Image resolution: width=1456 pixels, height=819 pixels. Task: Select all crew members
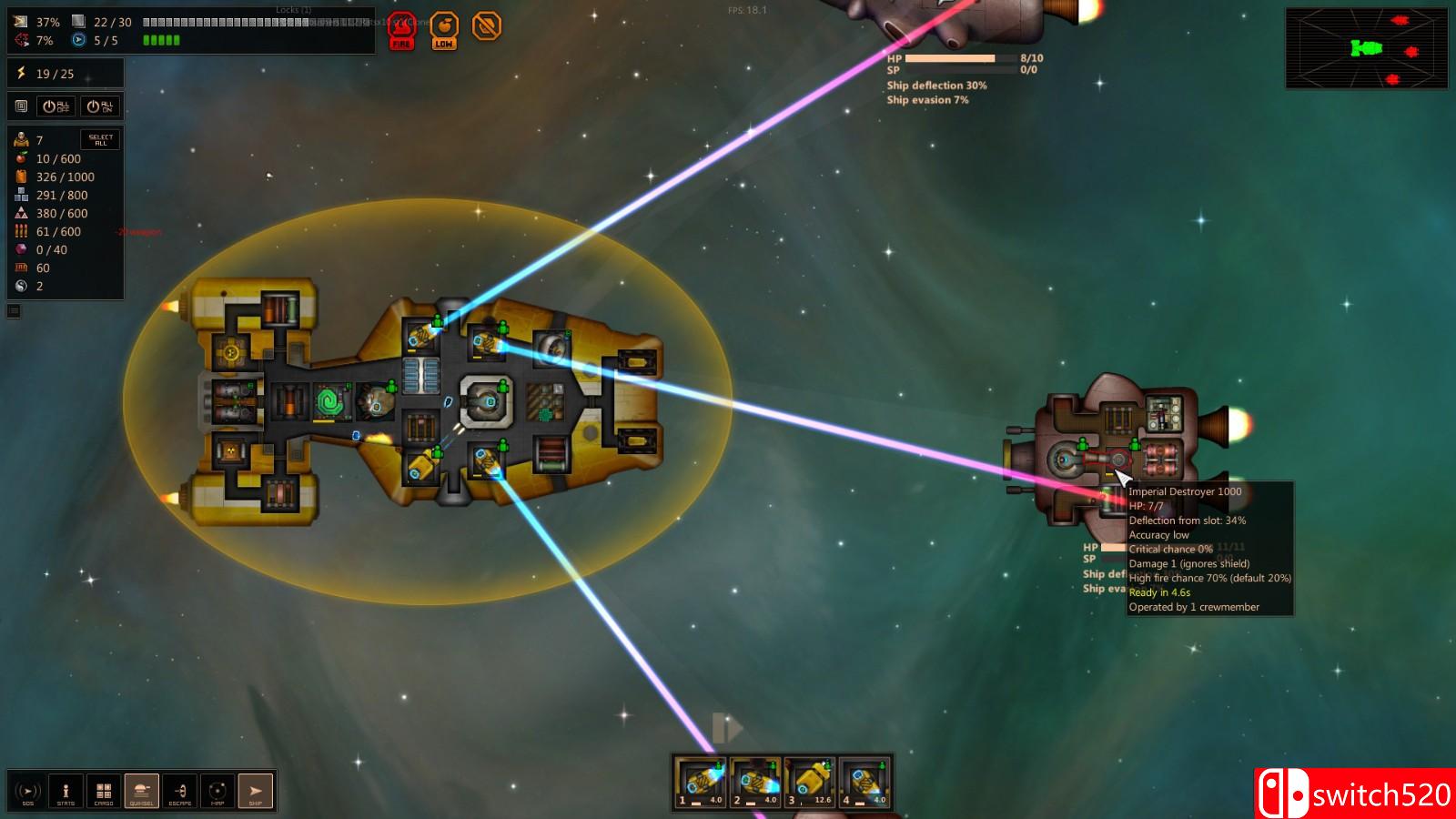100,139
